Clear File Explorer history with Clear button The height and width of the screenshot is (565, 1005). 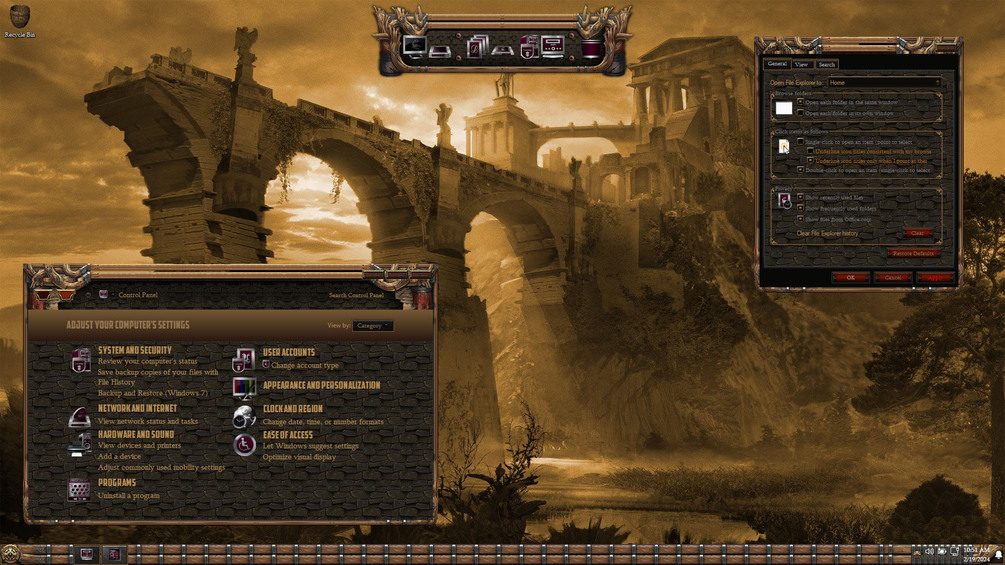[916, 234]
